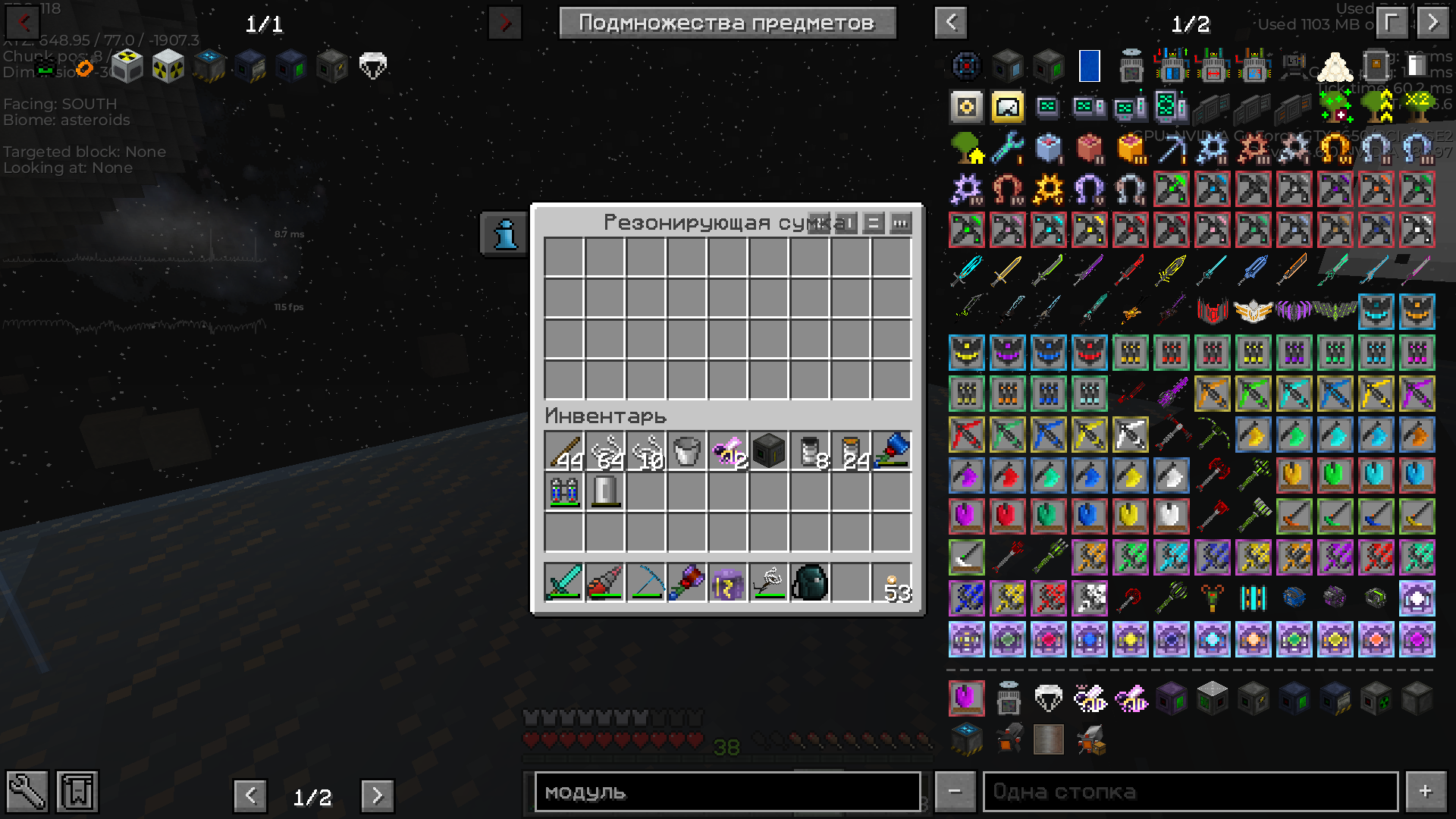This screenshot has height=819, width=1456.
Task: Pick up the stack of 64 string
Action: [605, 452]
